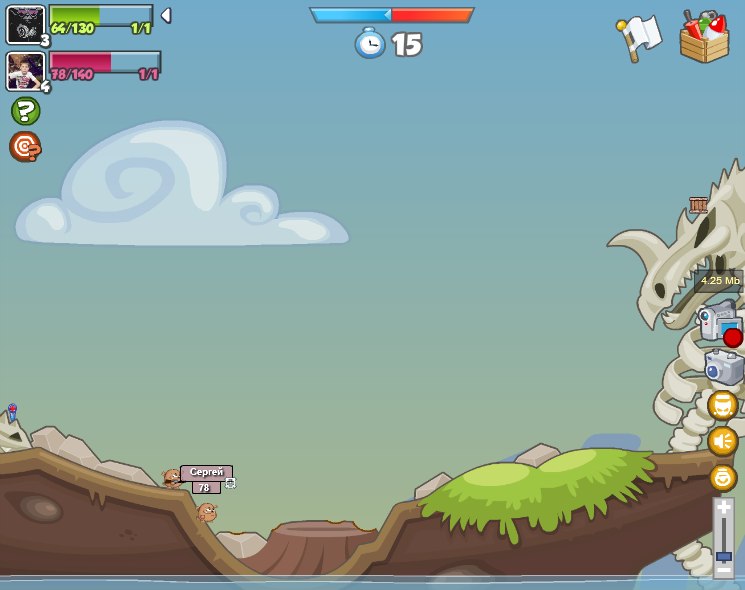Click the orange target hint icon
Screen dimensions: 745x590
(25, 147)
